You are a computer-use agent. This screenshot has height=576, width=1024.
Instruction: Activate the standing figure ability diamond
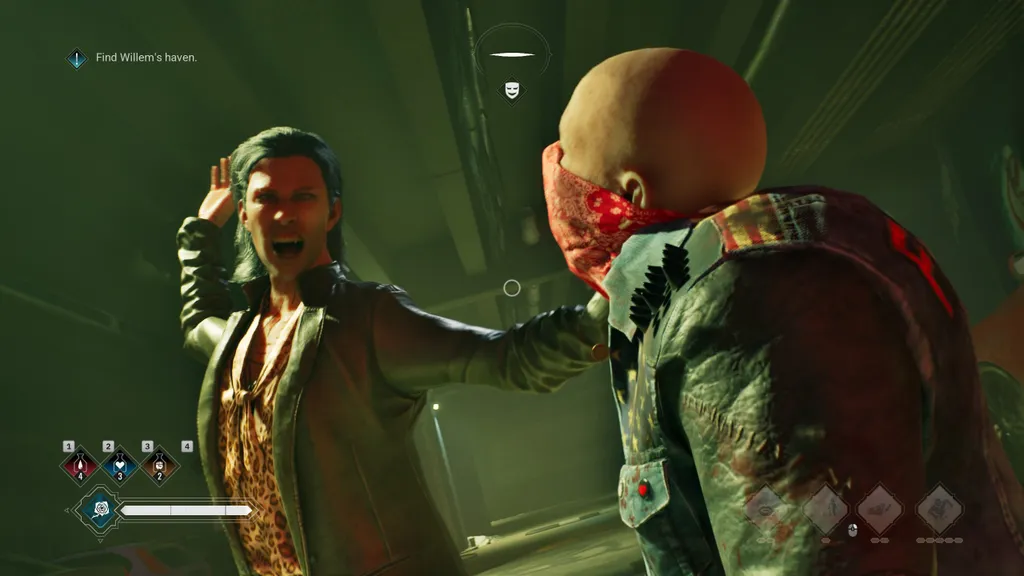(826, 509)
